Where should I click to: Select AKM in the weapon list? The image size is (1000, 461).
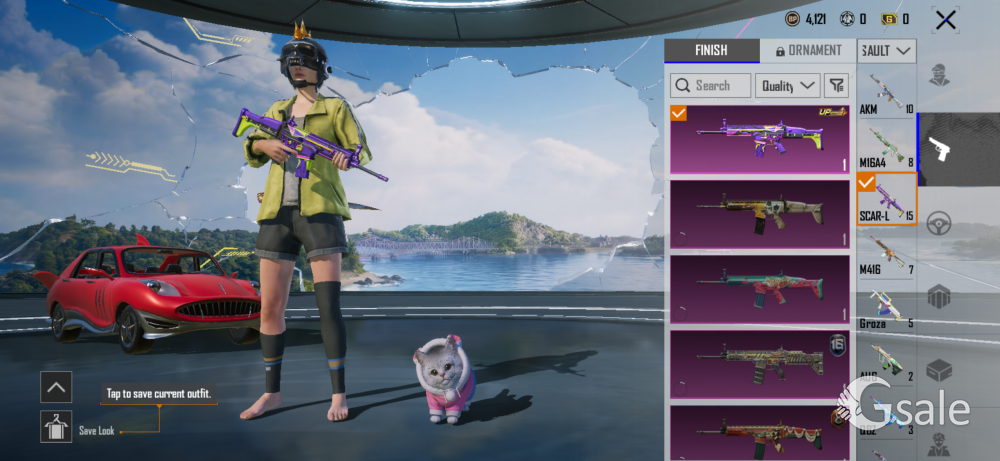pyautogui.click(x=886, y=93)
